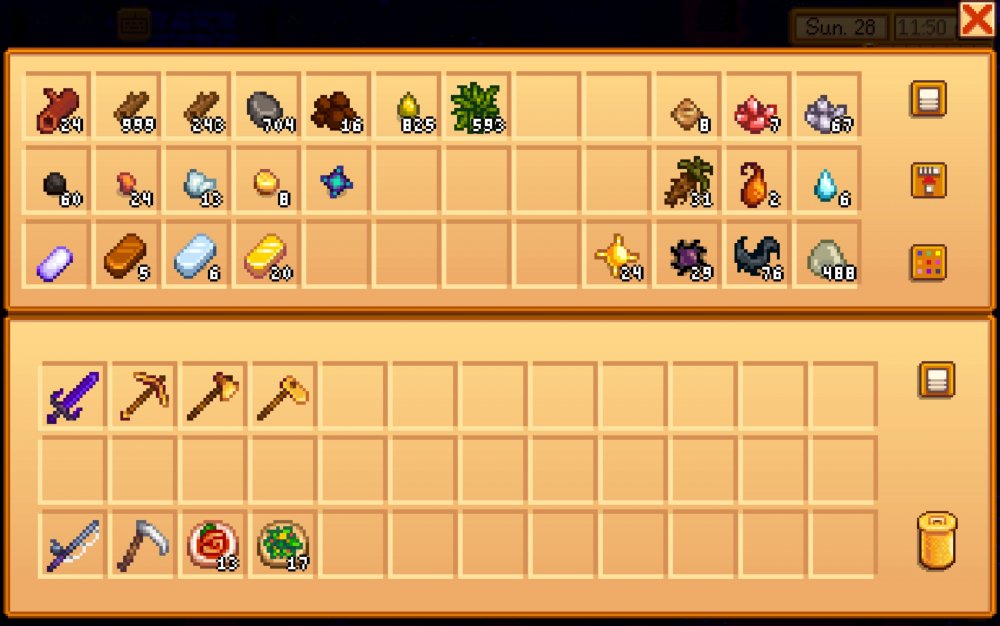Choose the scythe tool slot

click(x=143, y=545)
